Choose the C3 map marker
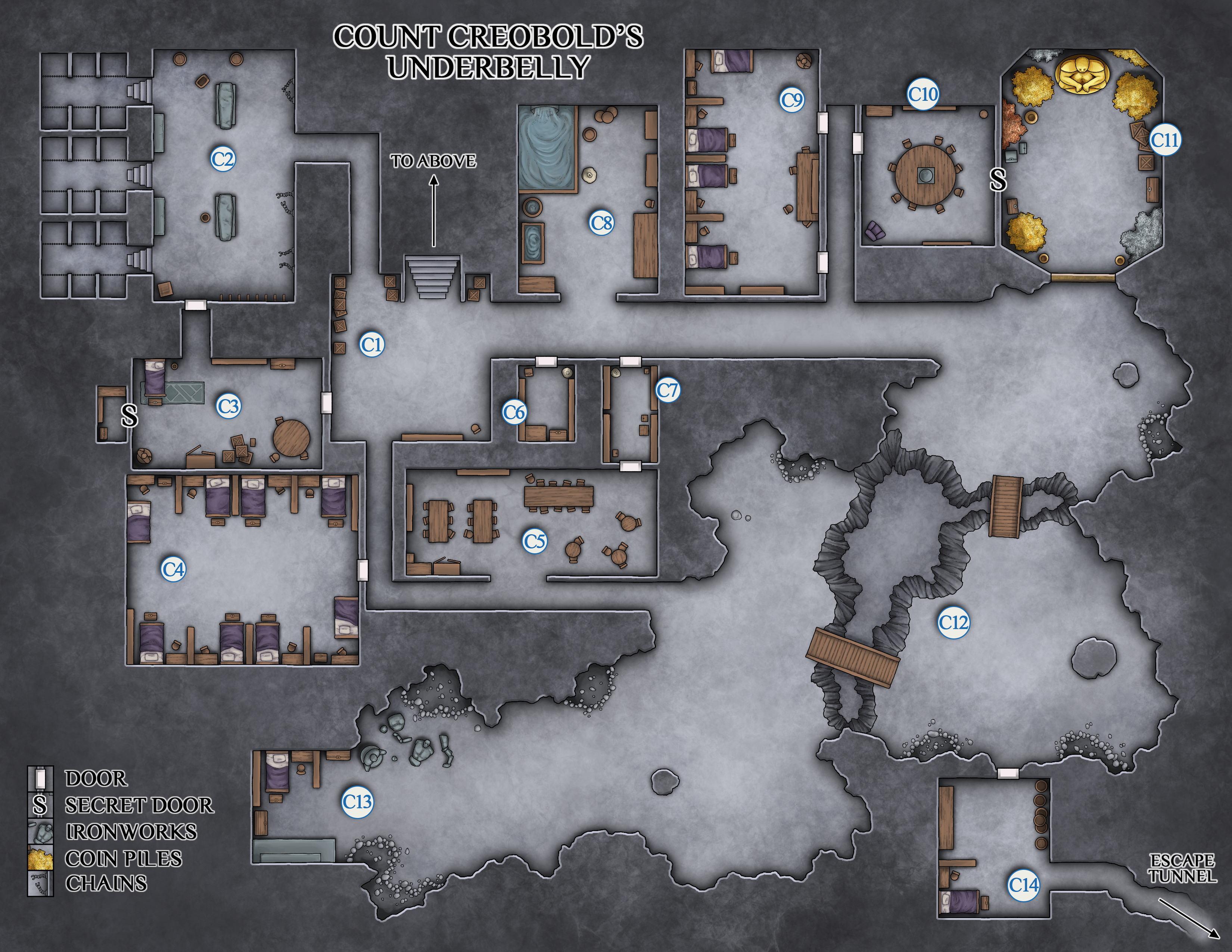This screenshot has width=1232, height=952. pyautogui.click(x=228, y=406)
